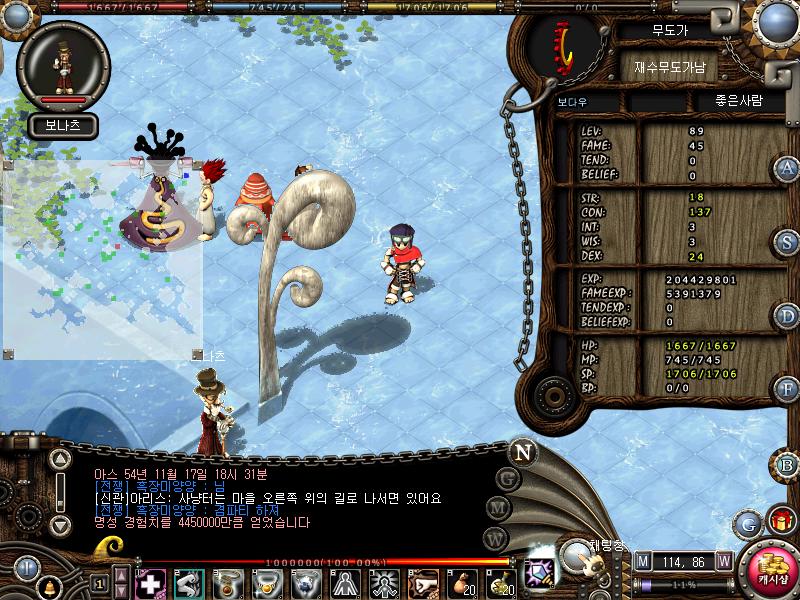Select the M chat channel button

(x=497, y=508)
